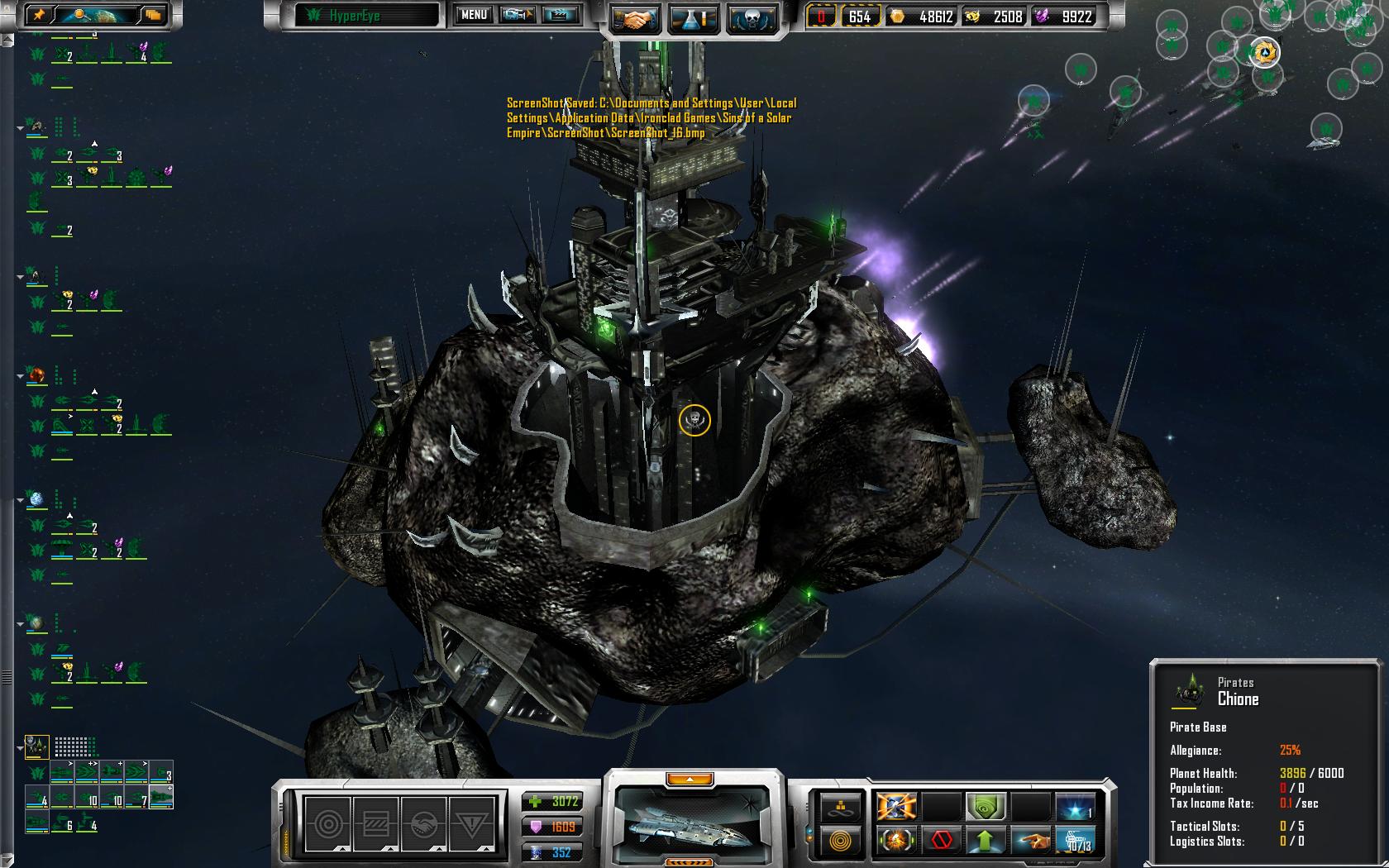Toggle the pin icon on empire tree
The image size is (1389, 868).
[x=41, y=14]
